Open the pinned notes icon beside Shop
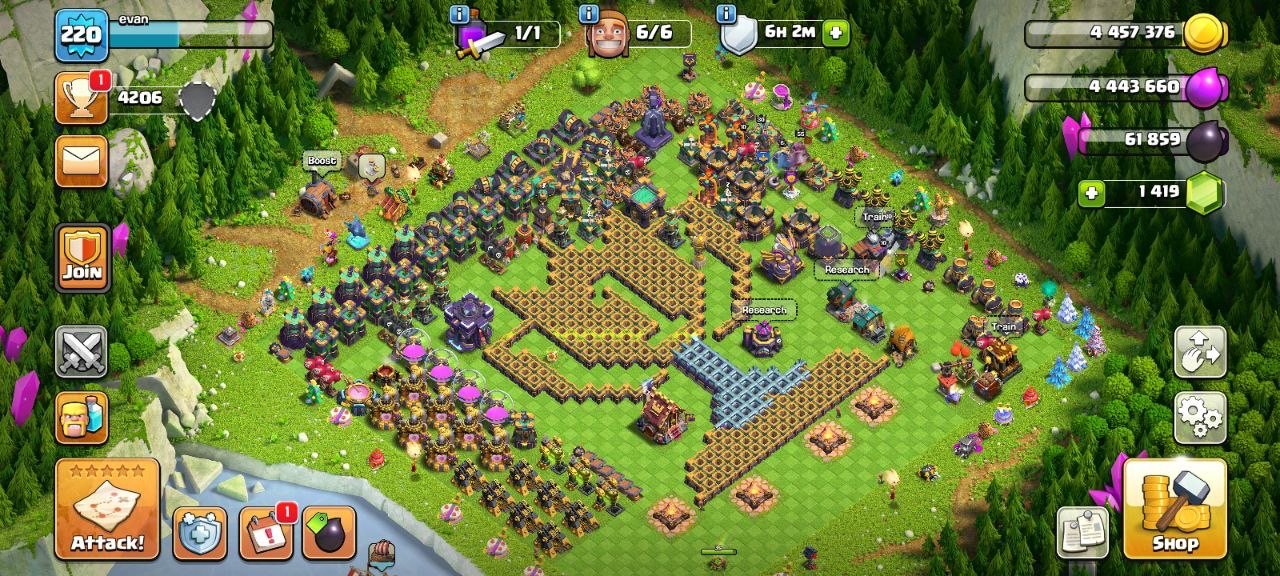1280x576 pixels. pyautogui.click(x=1084, y=532)
